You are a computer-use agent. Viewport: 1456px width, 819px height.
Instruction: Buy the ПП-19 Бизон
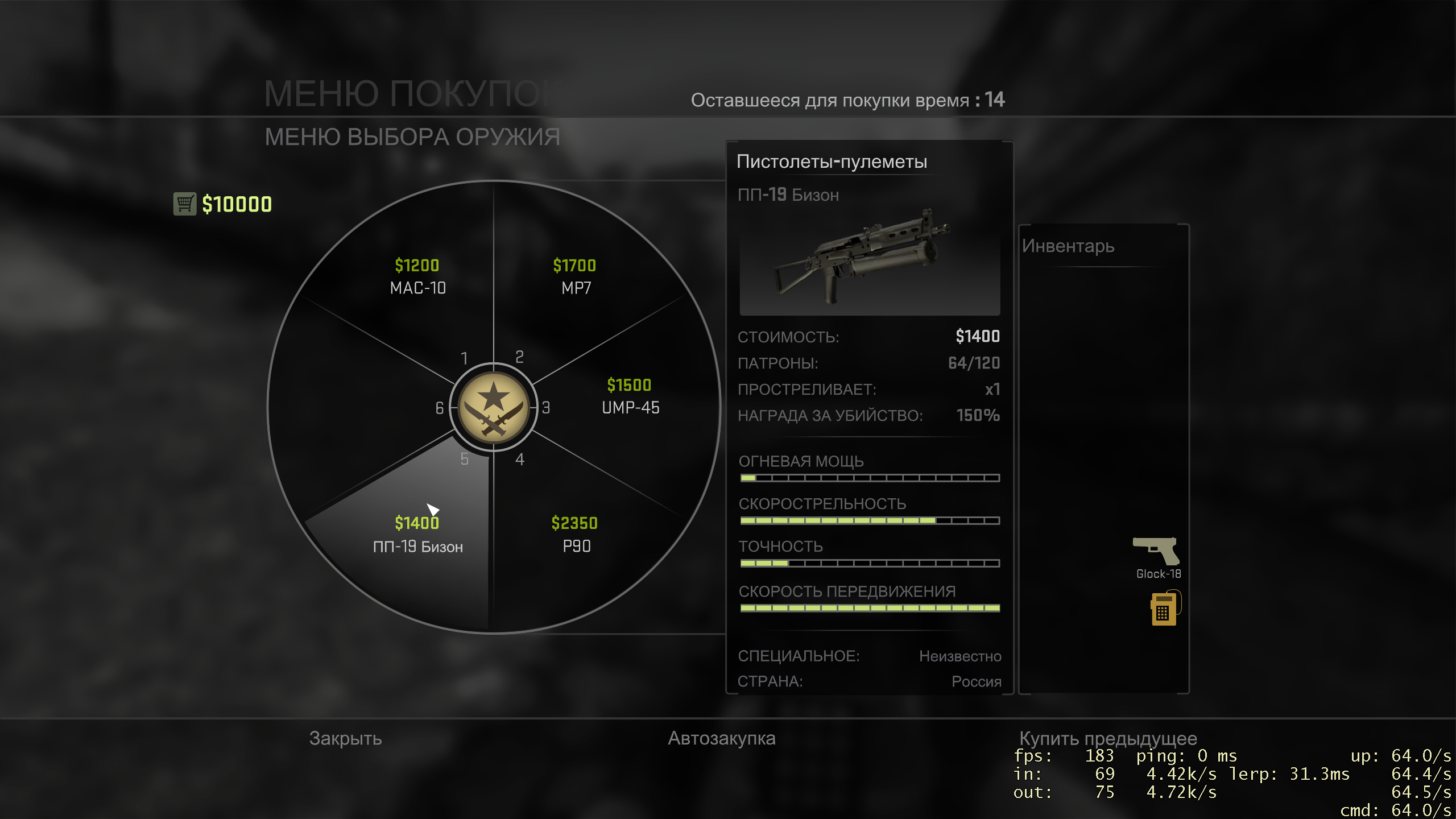pos(417,535)
